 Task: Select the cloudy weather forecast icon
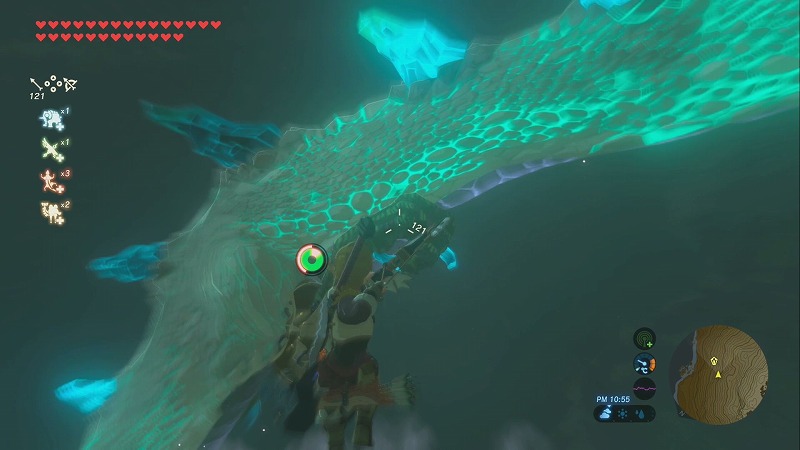pyautogui.click(x=607, y=411)
